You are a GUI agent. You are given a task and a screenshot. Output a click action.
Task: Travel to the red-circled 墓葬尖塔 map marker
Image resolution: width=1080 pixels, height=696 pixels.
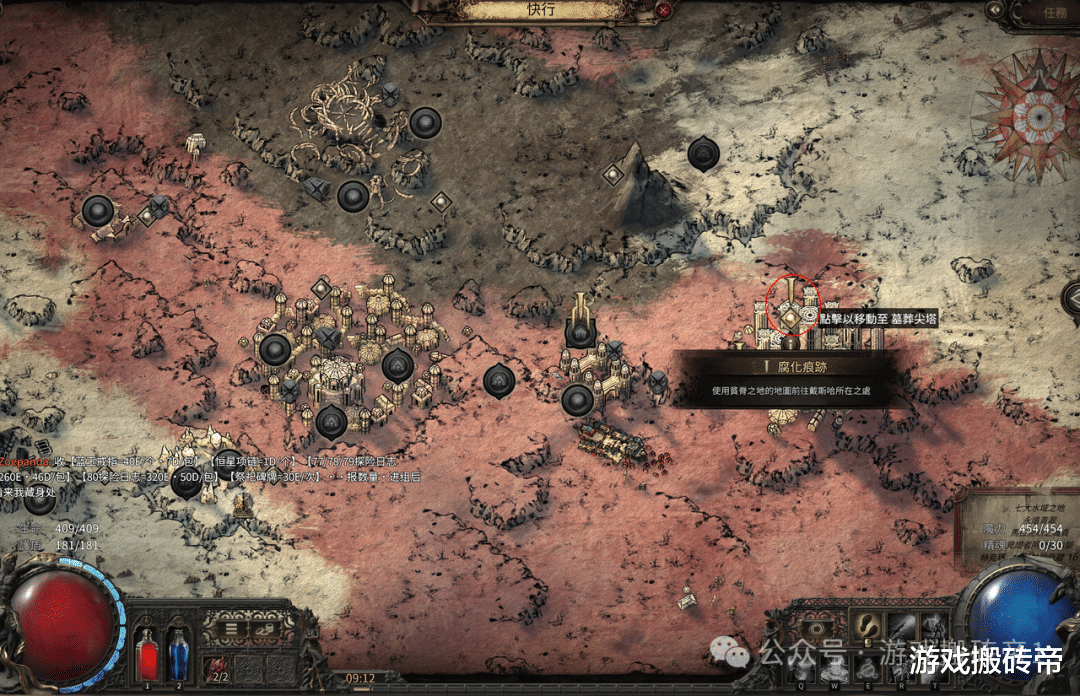point(790,317)
